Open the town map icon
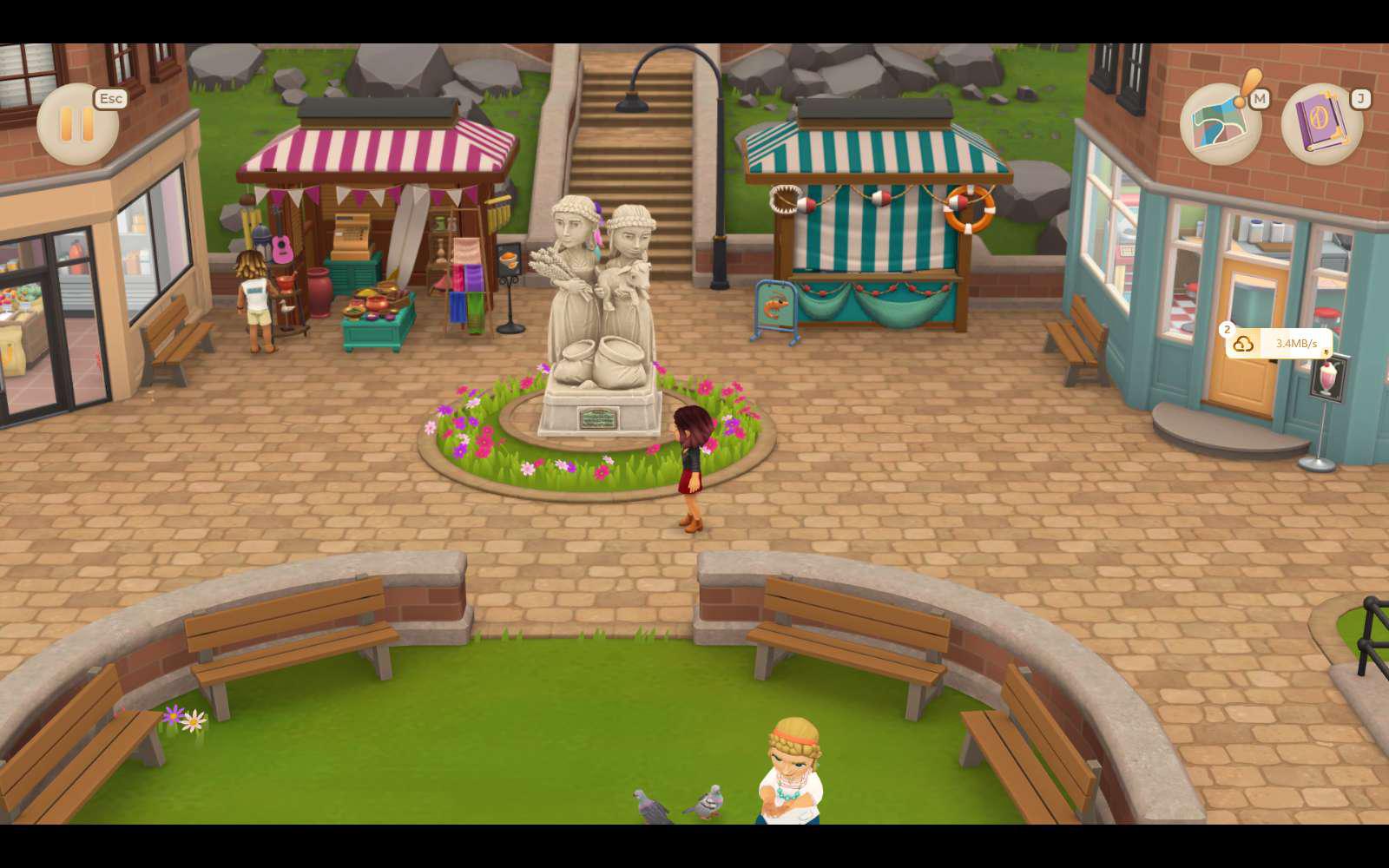 tap(1221, 124)
